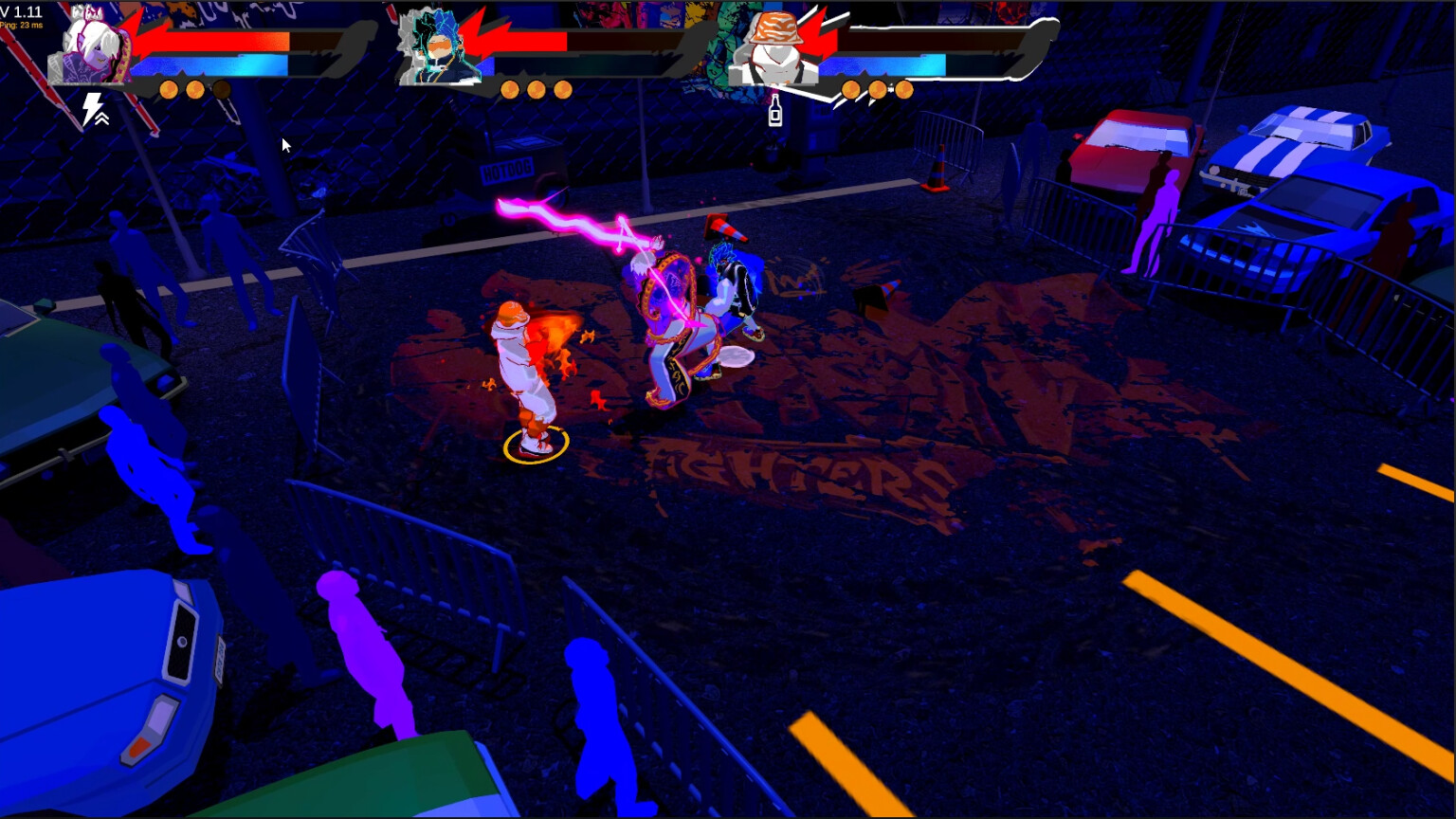Click the version label V 1.11

tap(19, 11)
